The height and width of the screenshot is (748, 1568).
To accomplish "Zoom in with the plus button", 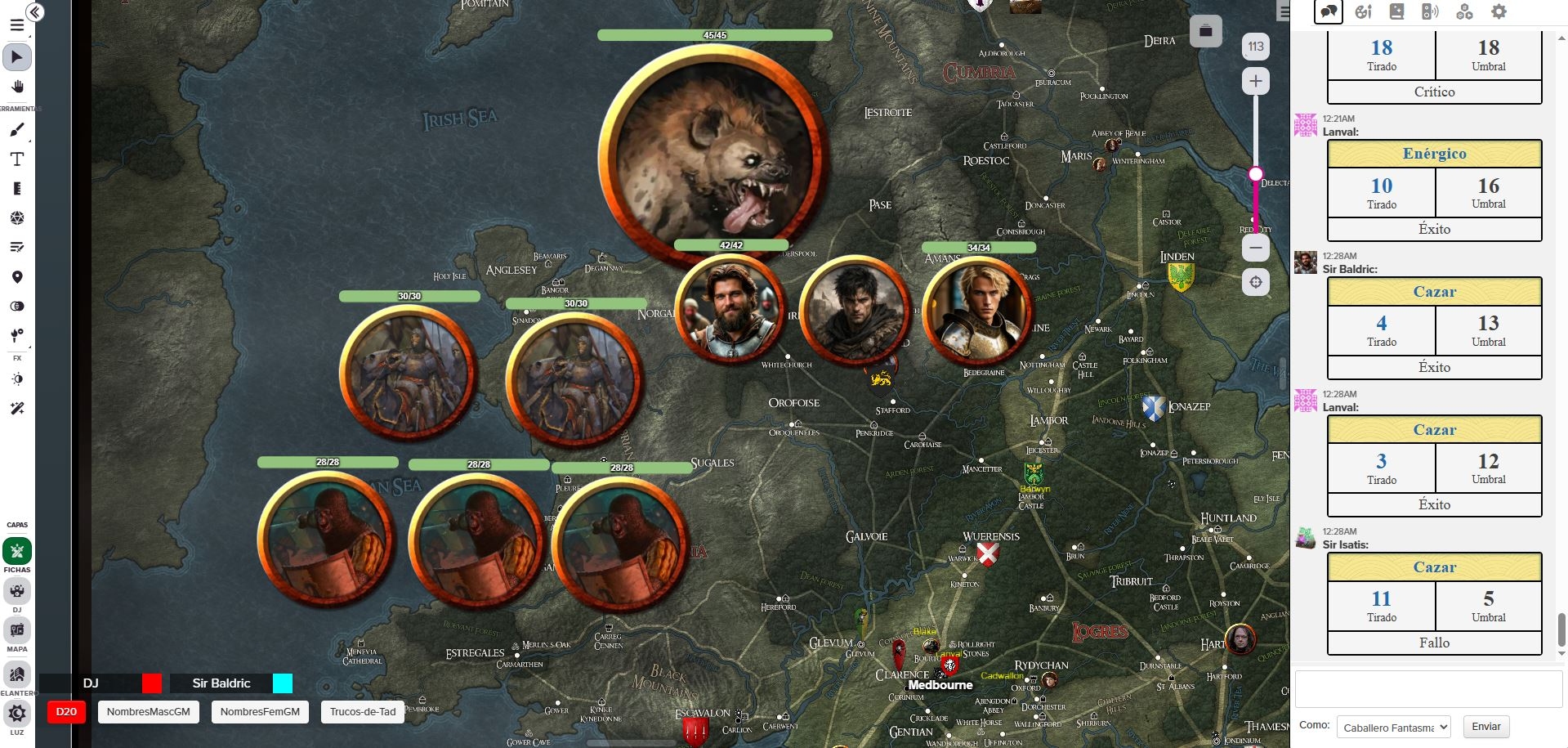I will click(1256, 81).
